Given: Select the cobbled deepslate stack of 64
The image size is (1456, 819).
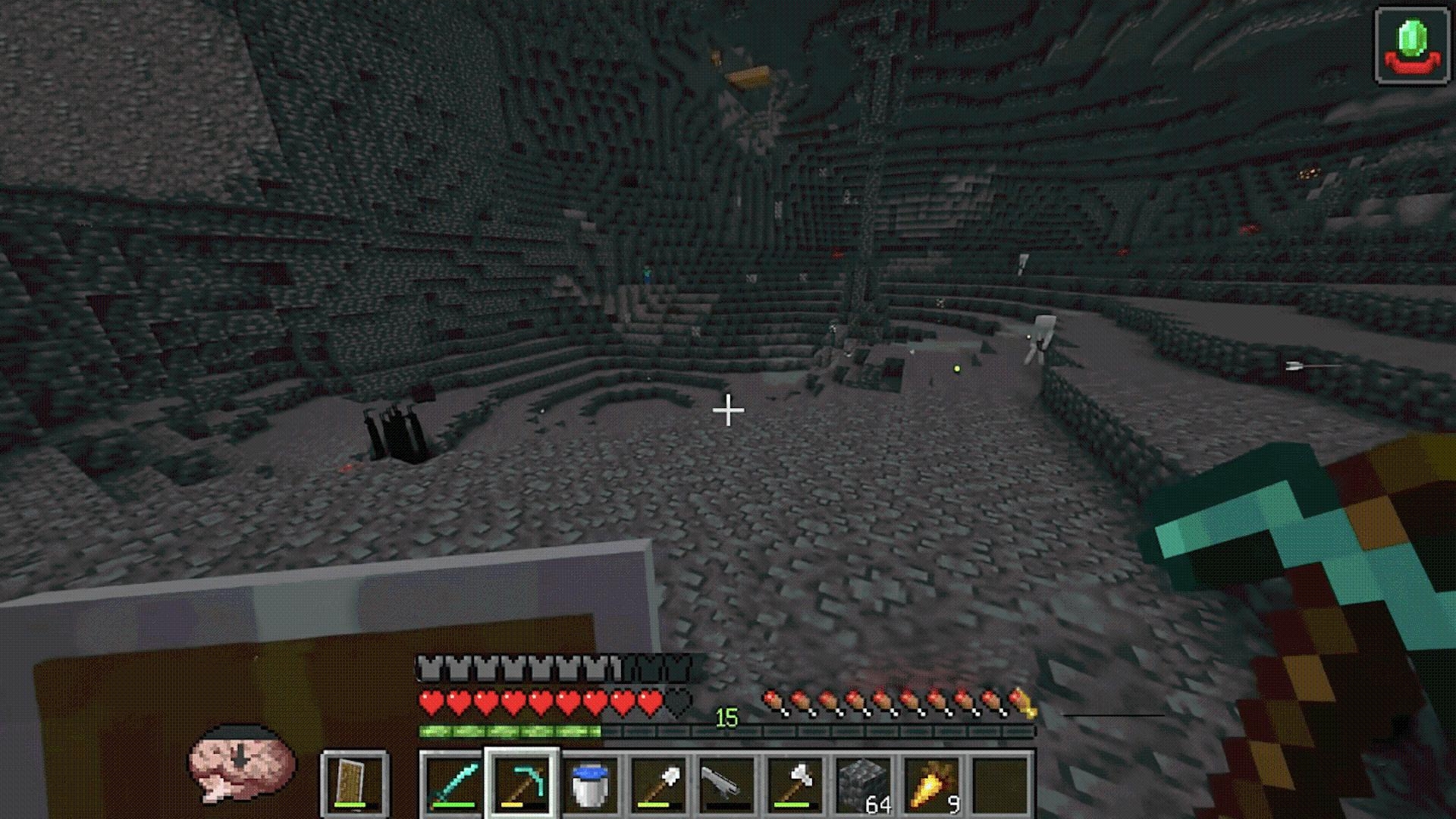Looking at the screenshot, I should pos(863,785).
